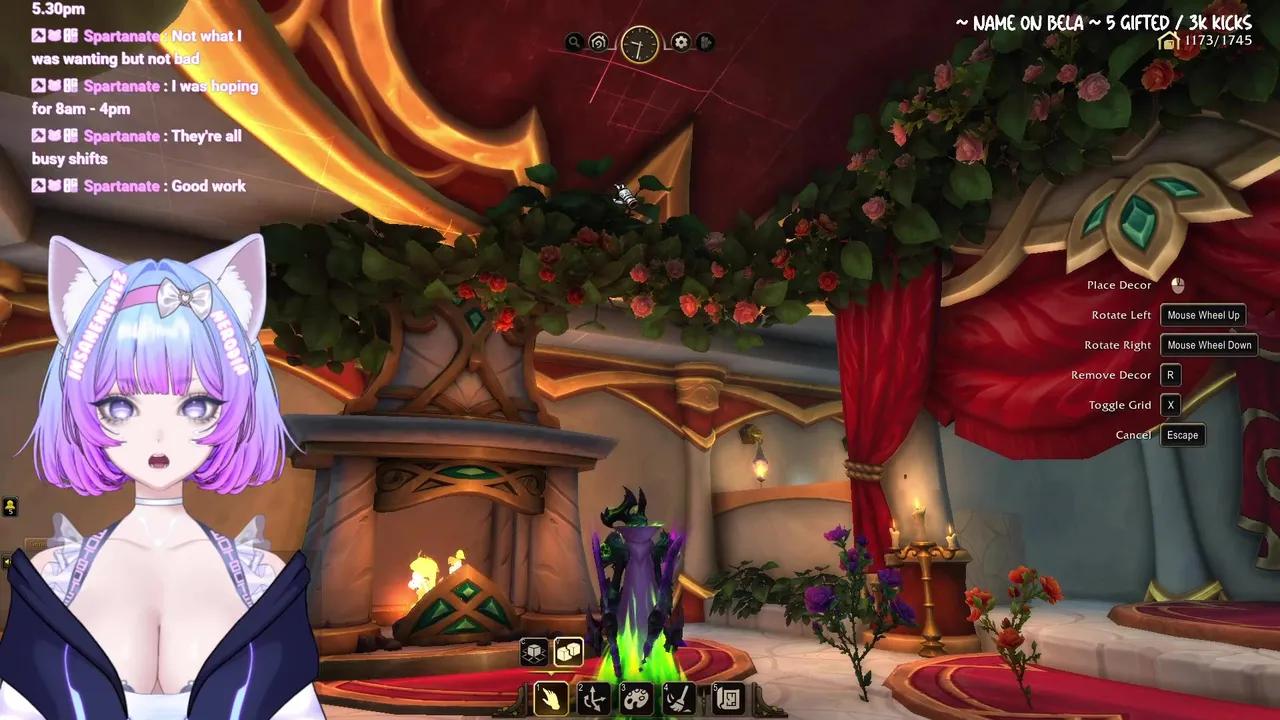Image resolution: width=1280 pixels, height=720 pixels.
Task: Click the Mouse Wheel Up rotate binding
Action: click(x=1203, y=315)
